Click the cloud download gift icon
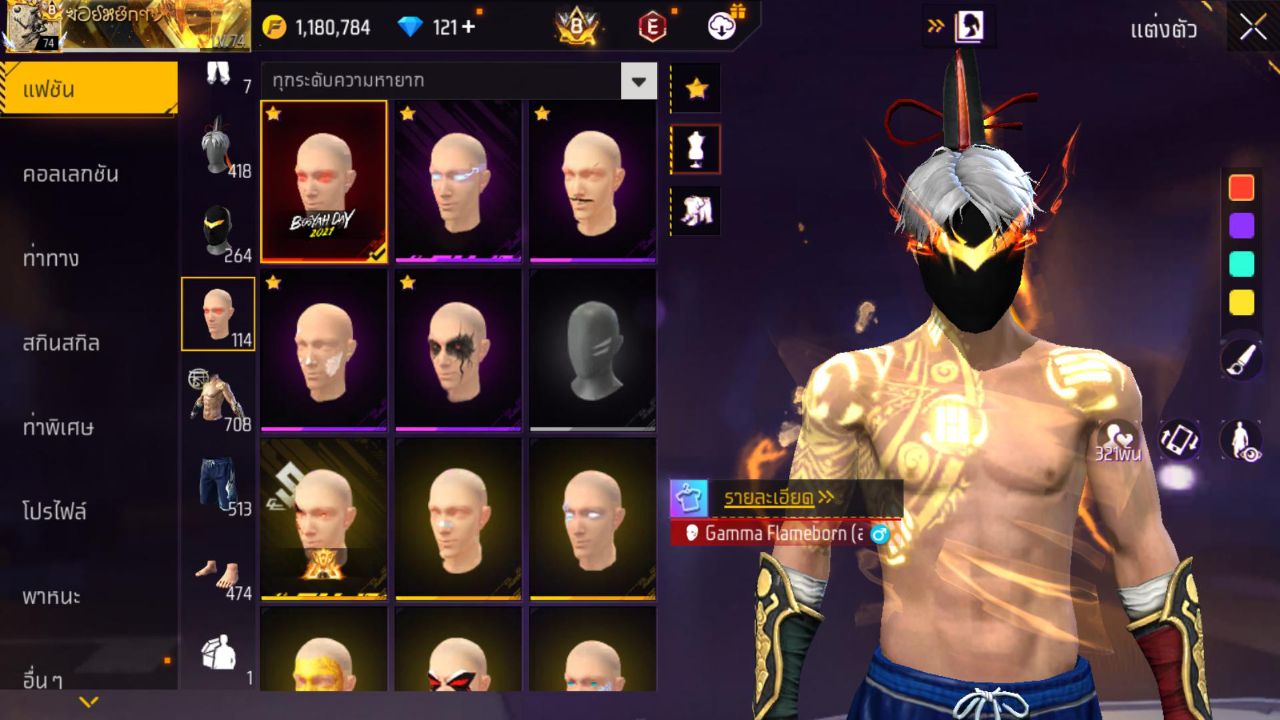 [718, 27]
